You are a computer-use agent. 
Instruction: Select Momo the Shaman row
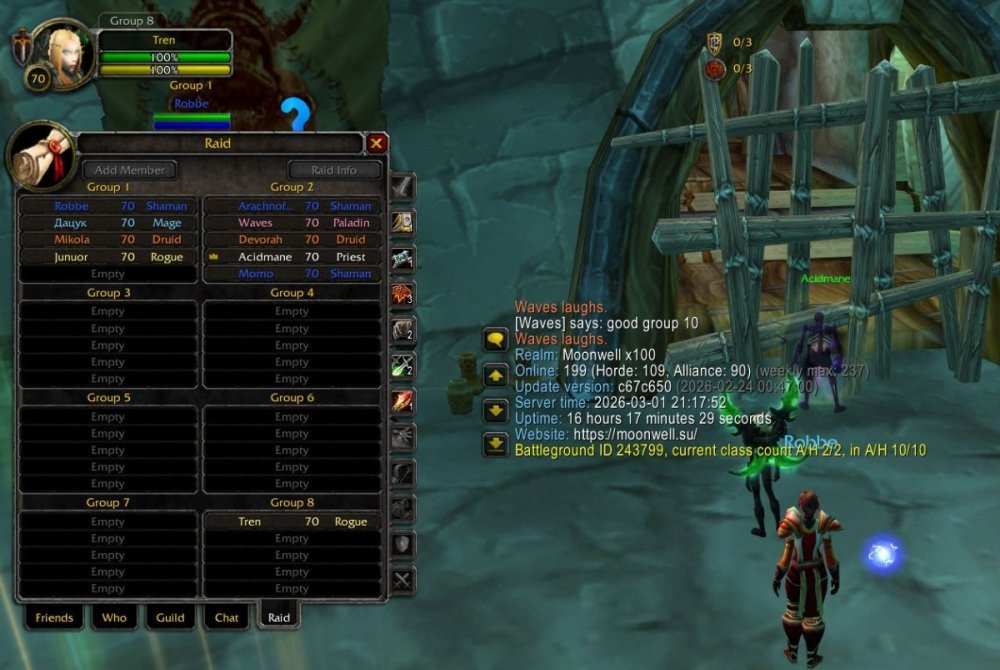point(292,274)
